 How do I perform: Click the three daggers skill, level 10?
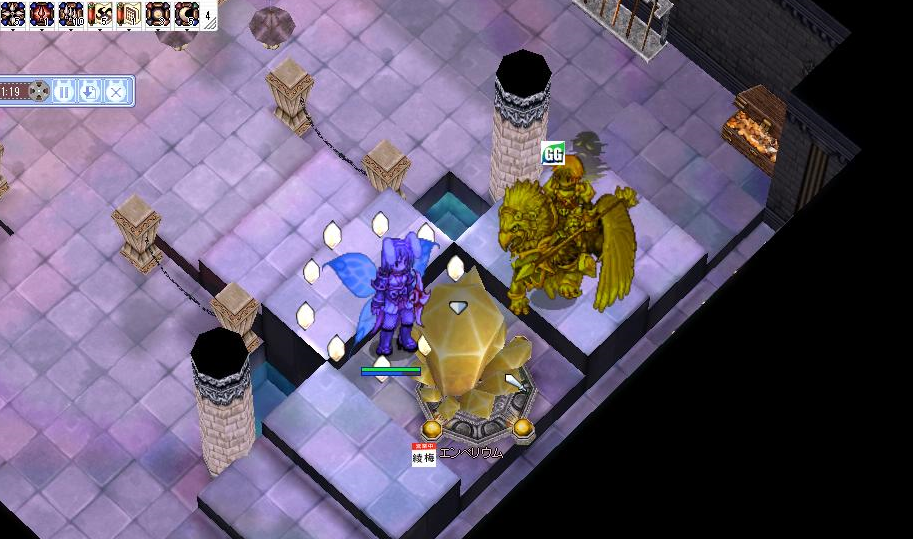tap(72, 14)
